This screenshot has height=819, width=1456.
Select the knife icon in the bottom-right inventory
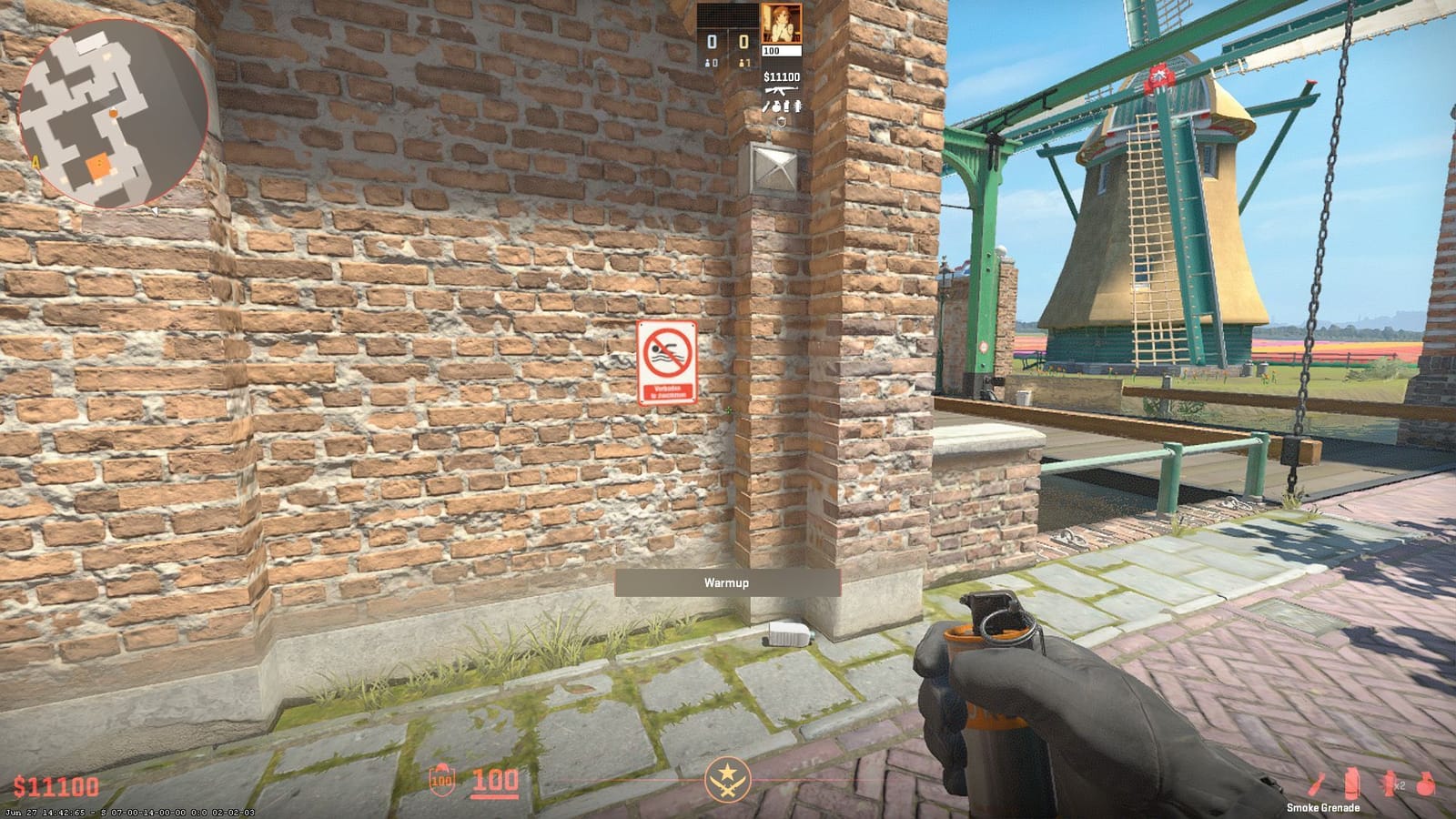click(x=1316, y=783)
